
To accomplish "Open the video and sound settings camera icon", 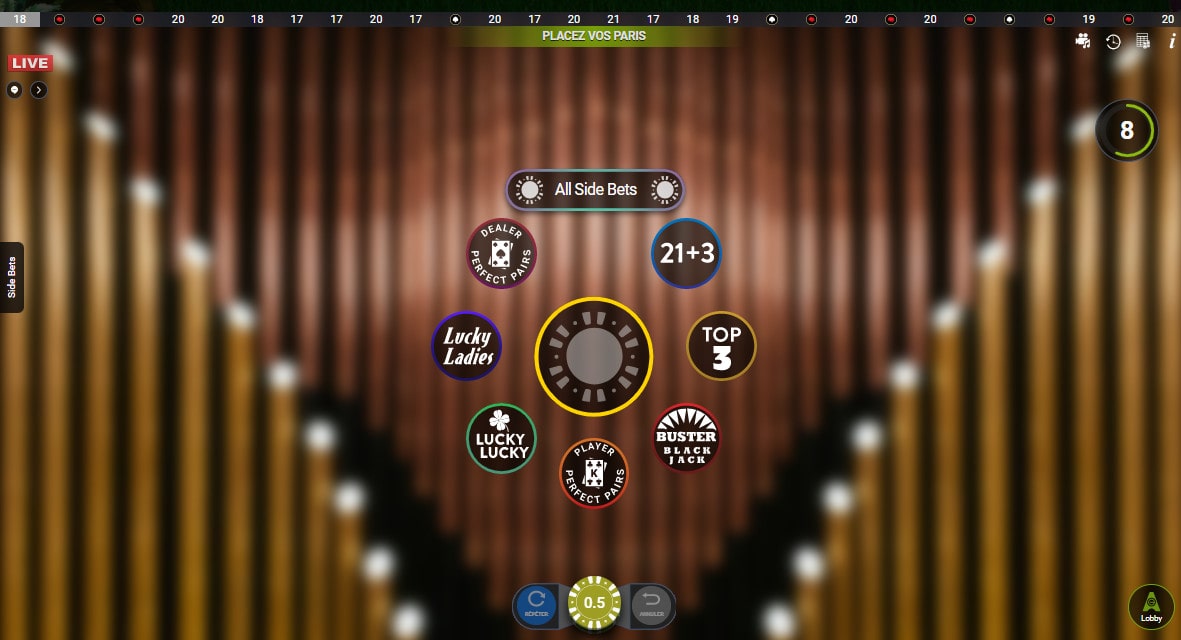I will point(1083,41).
